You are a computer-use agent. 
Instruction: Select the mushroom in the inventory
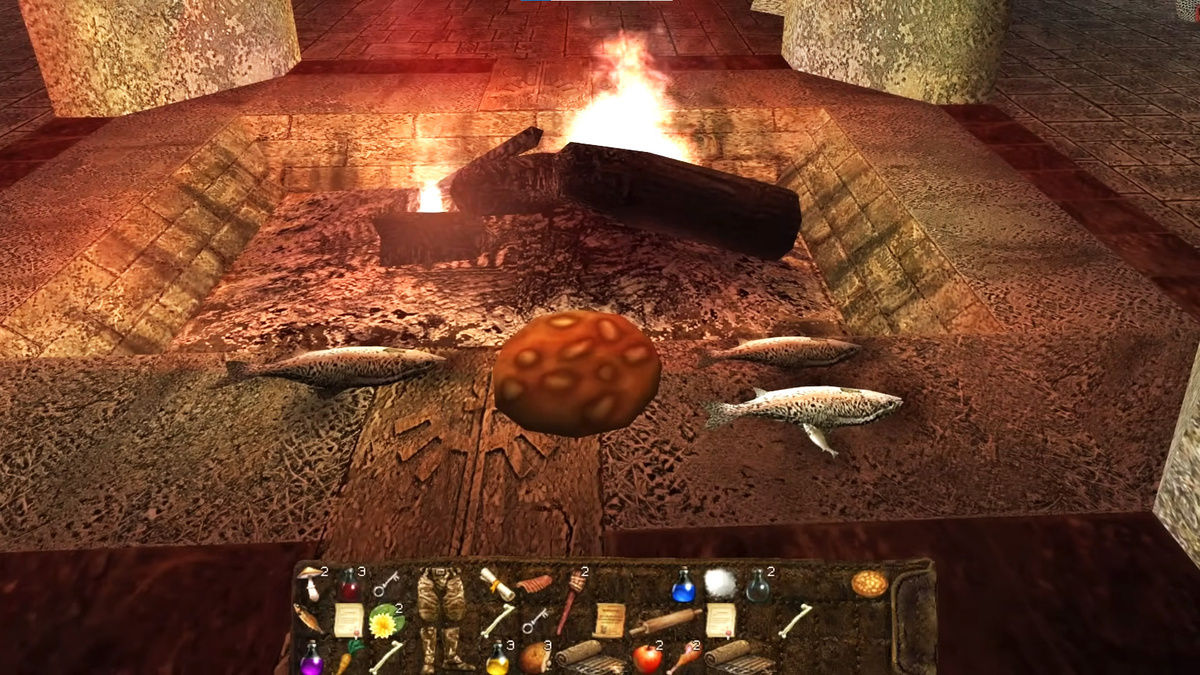tap(310, 584)
